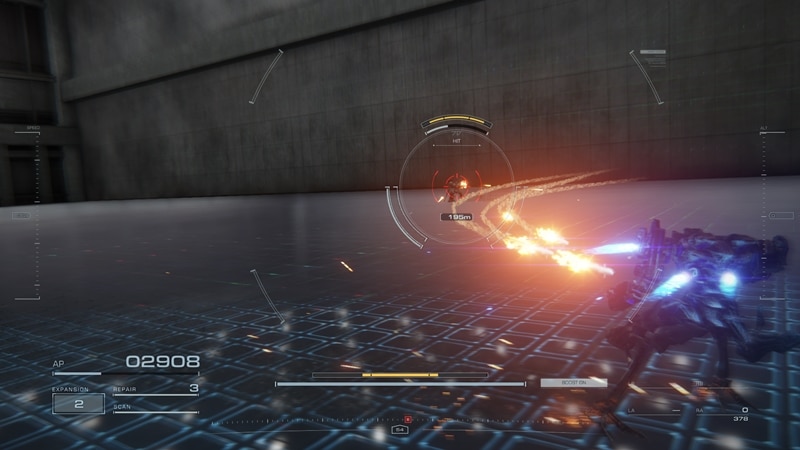Screen dimensions: 800x450
Task: Toggle the BOOST ON indicator
Action: 573,382
